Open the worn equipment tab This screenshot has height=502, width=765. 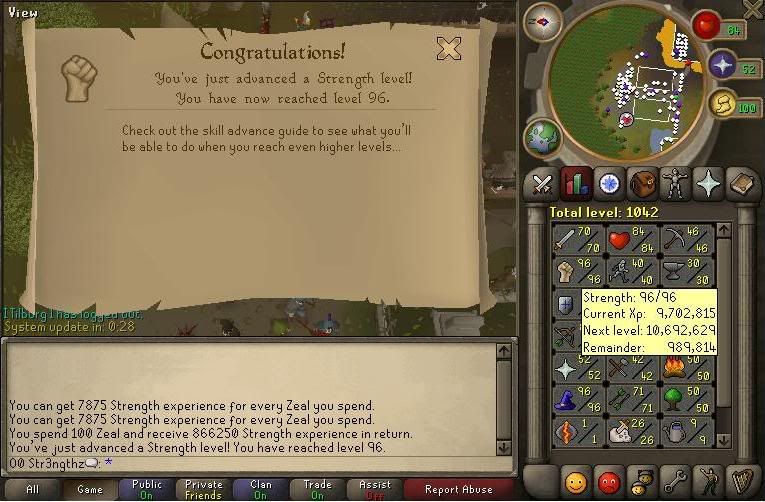pos(676,183)
